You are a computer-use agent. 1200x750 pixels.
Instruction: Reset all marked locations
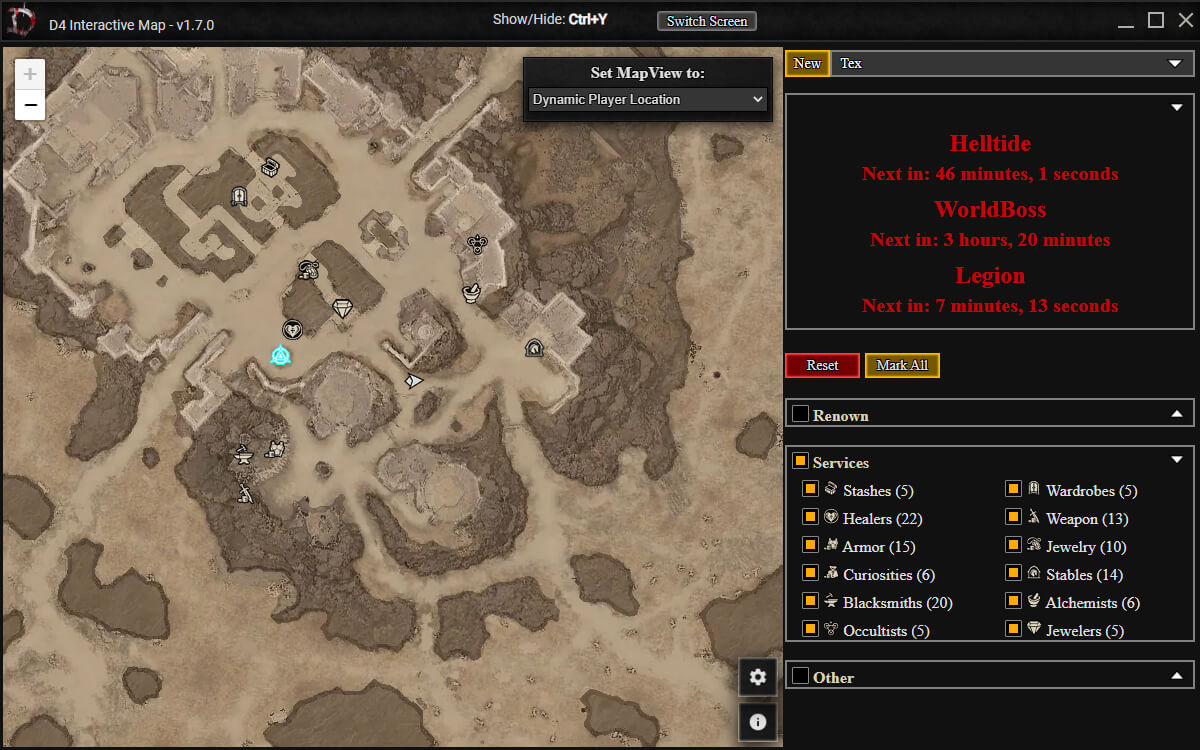click(x=822, y=365)
